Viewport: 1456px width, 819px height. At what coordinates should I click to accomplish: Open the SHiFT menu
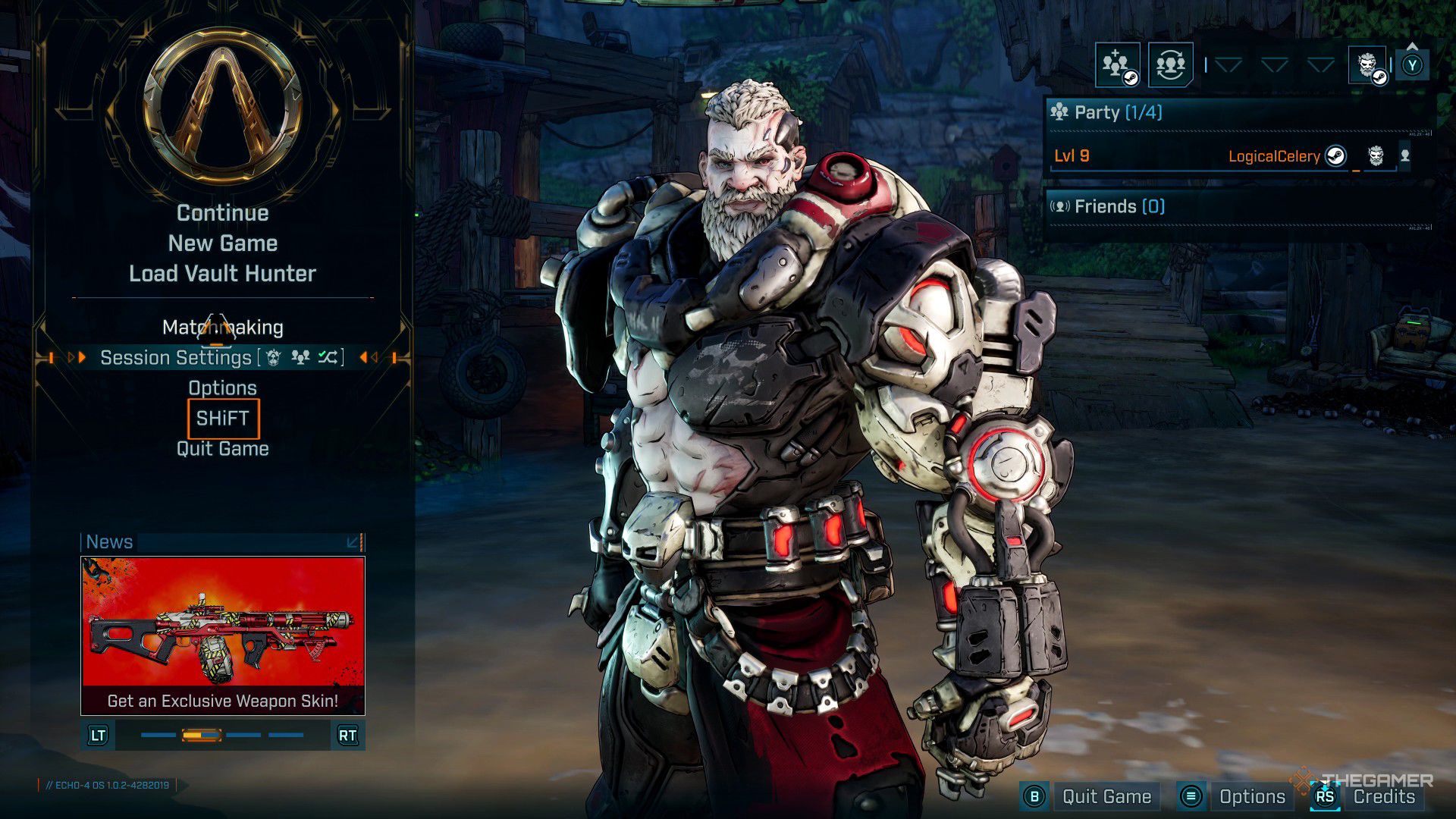pyautogui.click(x=222, y=419)
